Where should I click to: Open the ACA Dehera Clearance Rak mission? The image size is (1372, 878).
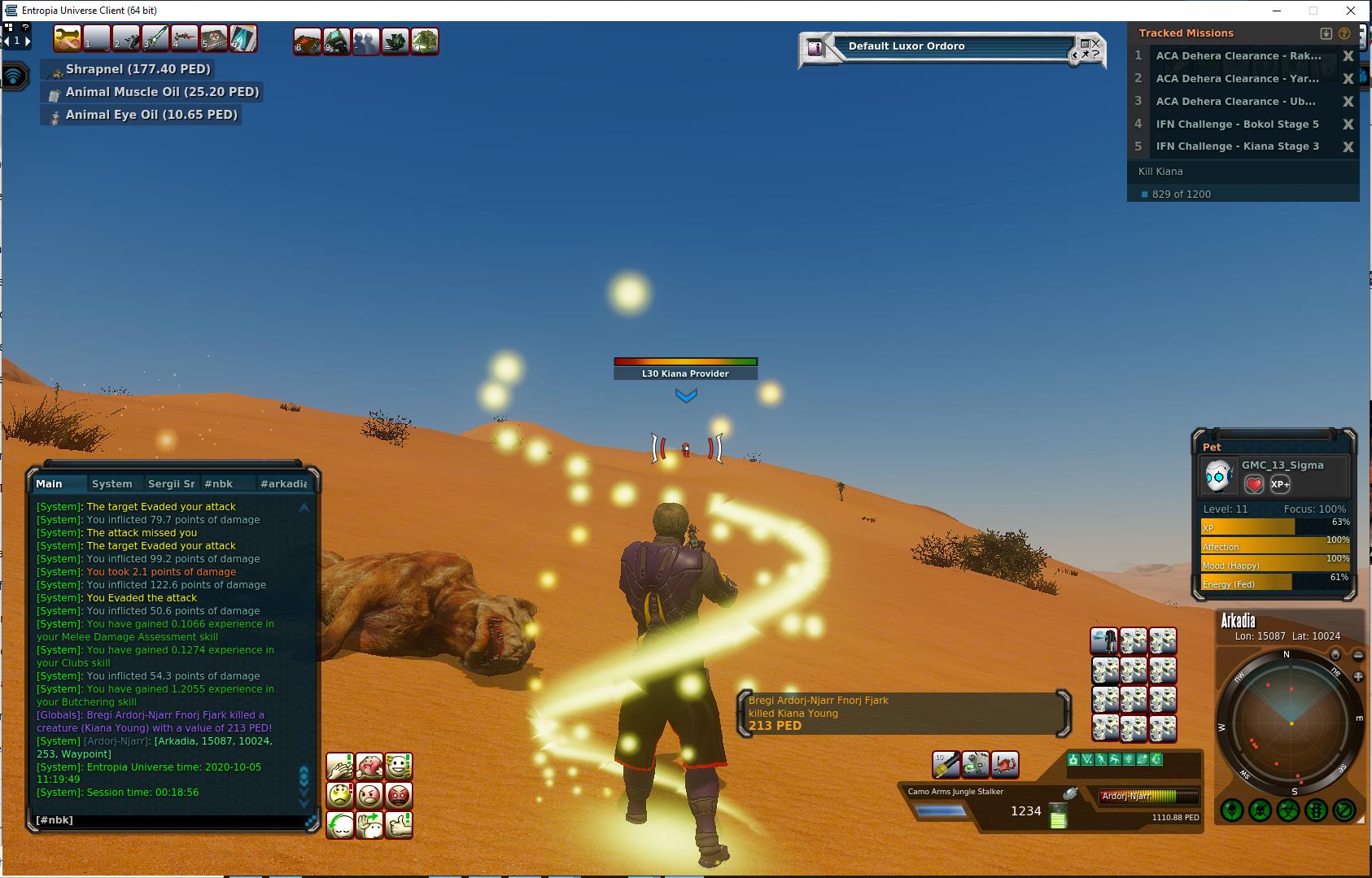point(1238,56)
